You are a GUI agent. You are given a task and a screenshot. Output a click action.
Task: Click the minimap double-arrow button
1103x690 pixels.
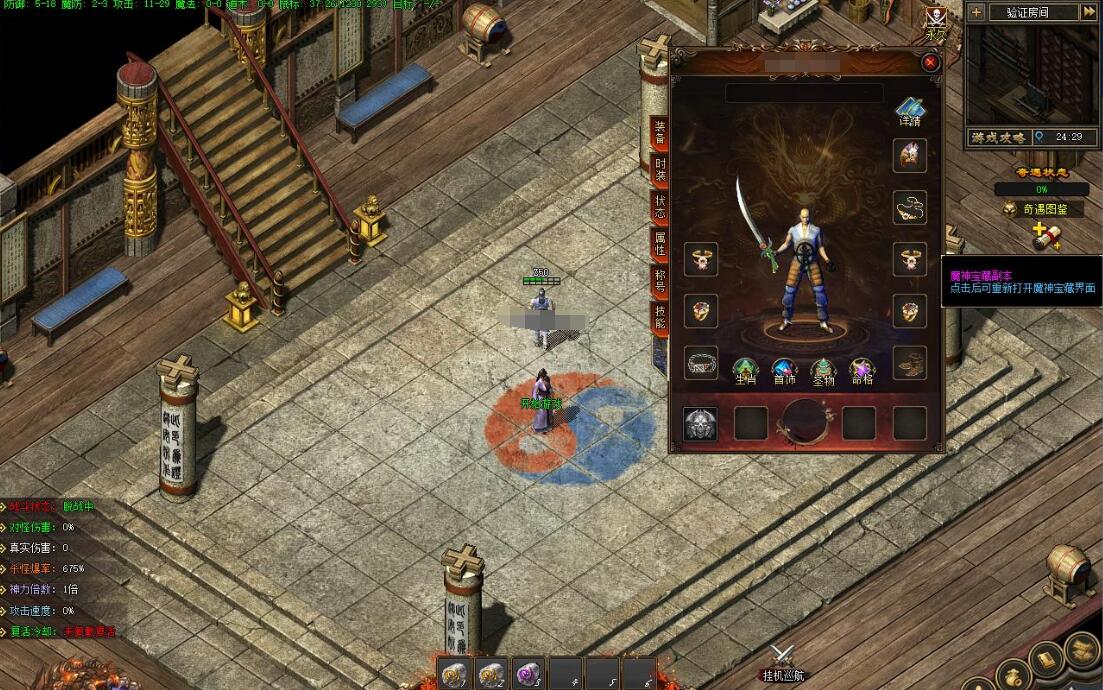coord(1088,12)
